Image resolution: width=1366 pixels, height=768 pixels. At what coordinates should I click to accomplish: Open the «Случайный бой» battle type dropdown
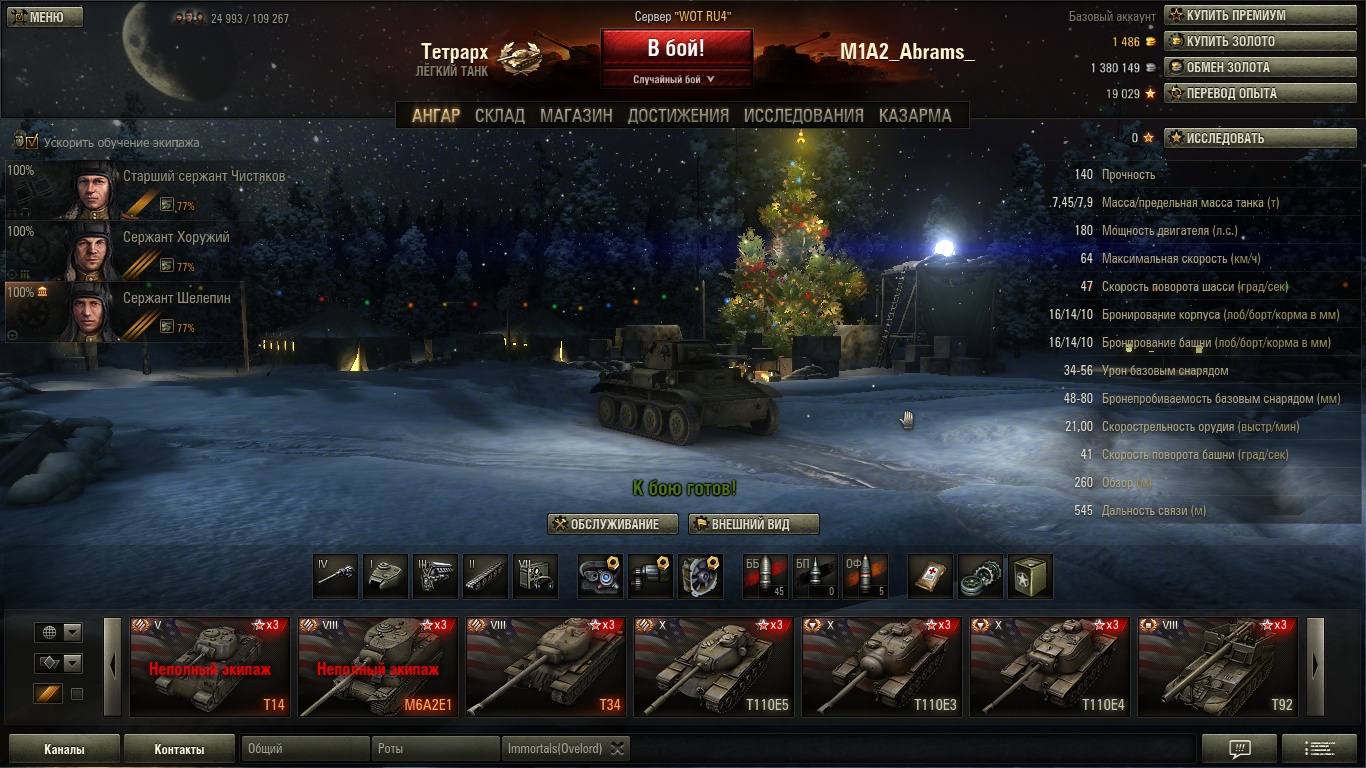[676, 79]
